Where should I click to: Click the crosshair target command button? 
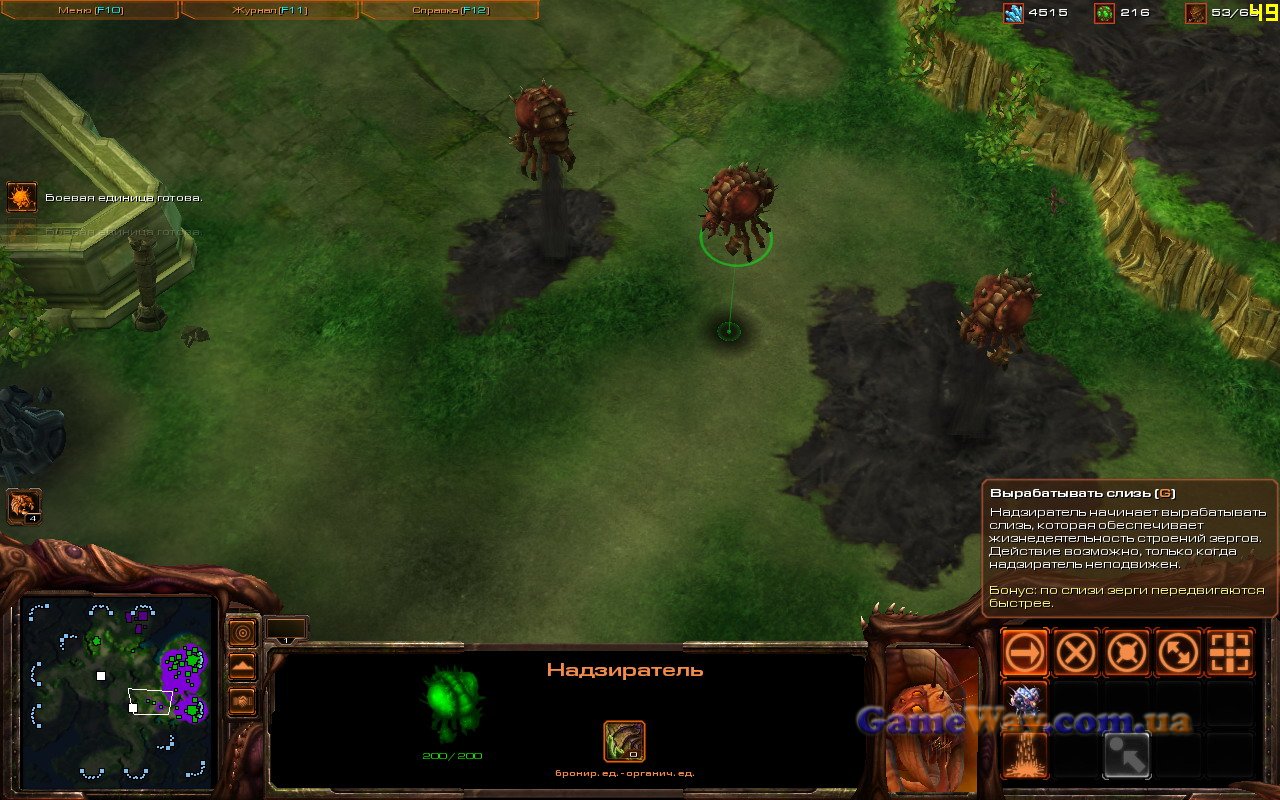tap(1229, 654)
